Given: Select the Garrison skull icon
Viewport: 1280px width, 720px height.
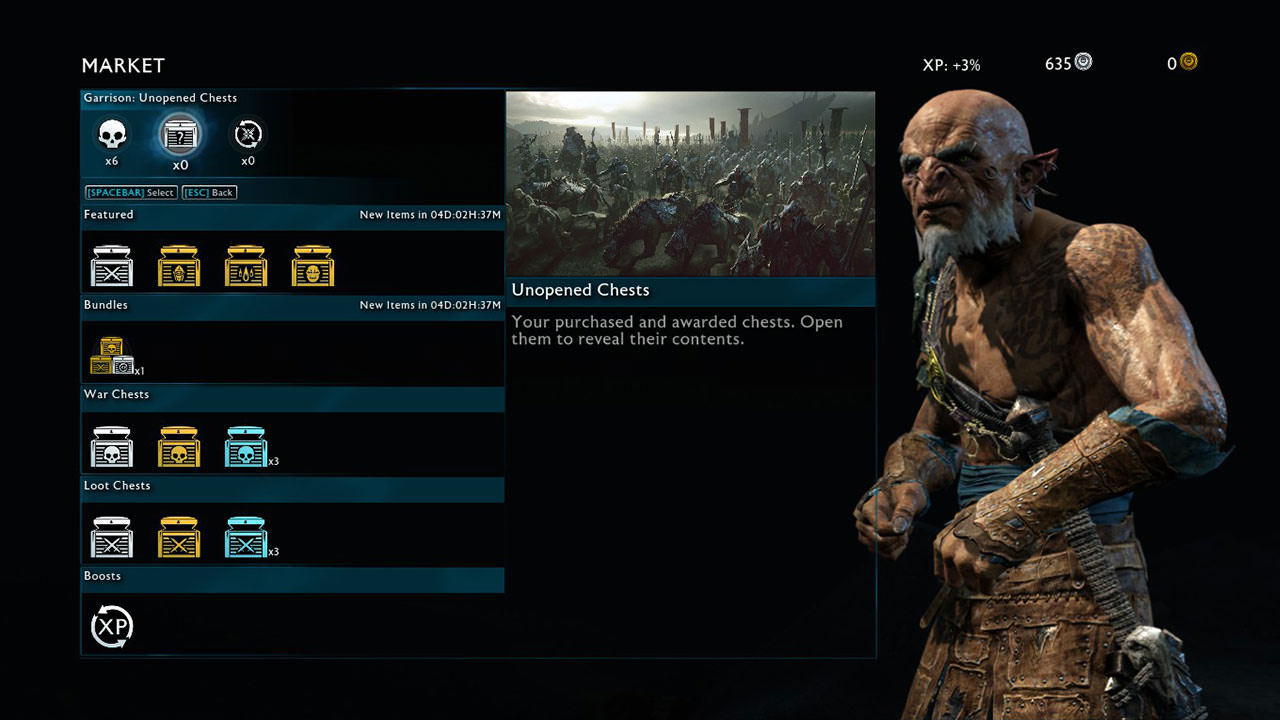Looking at the screenshot, I should [112, 134].
